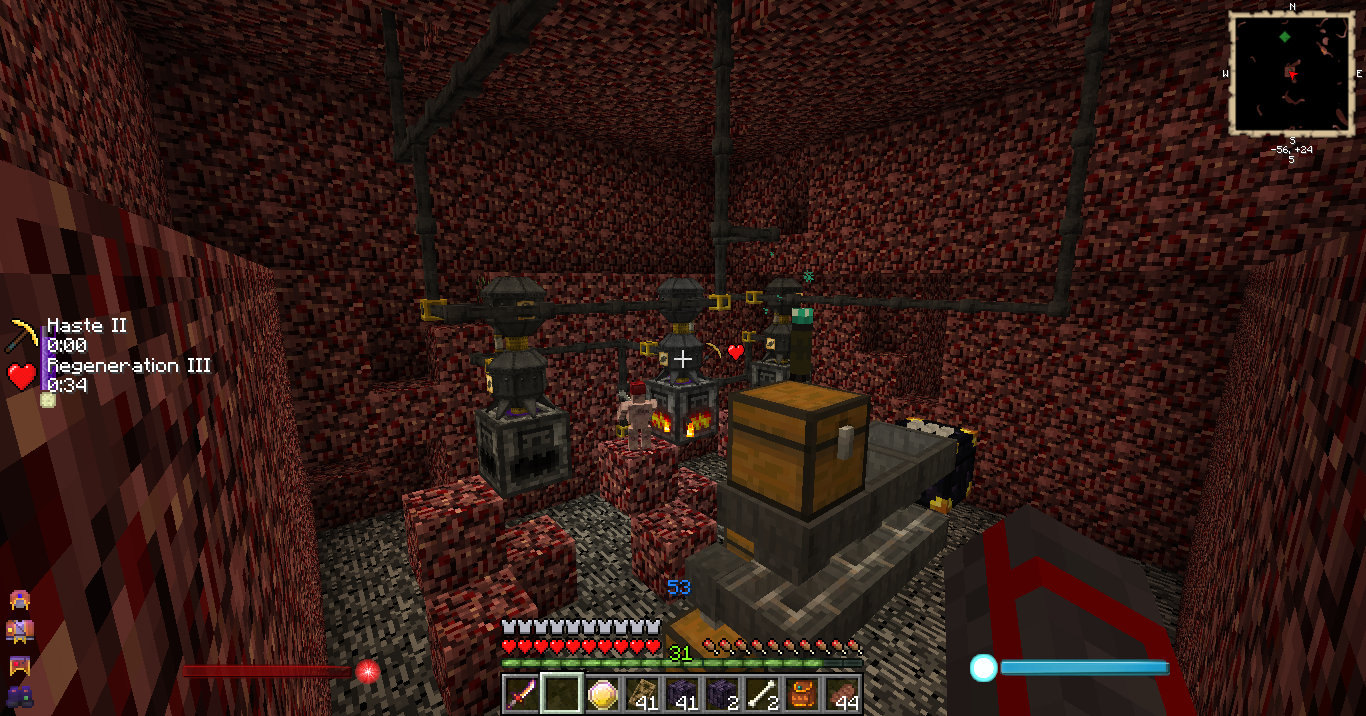Select the orange backpack hotbar slot
The image size is (1366, 716).
(802, 693)
